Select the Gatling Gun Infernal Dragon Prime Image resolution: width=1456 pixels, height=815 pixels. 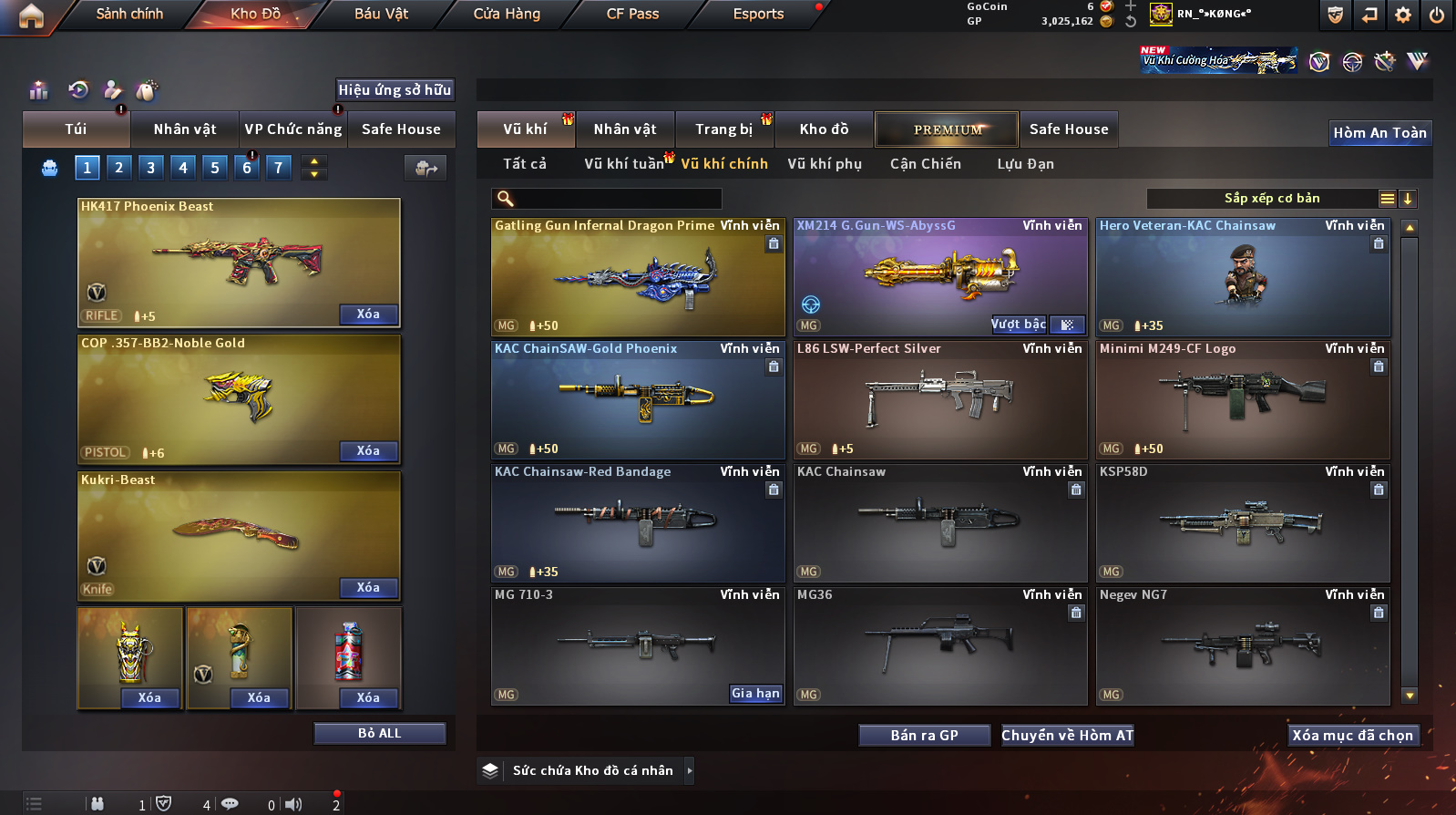638,277
